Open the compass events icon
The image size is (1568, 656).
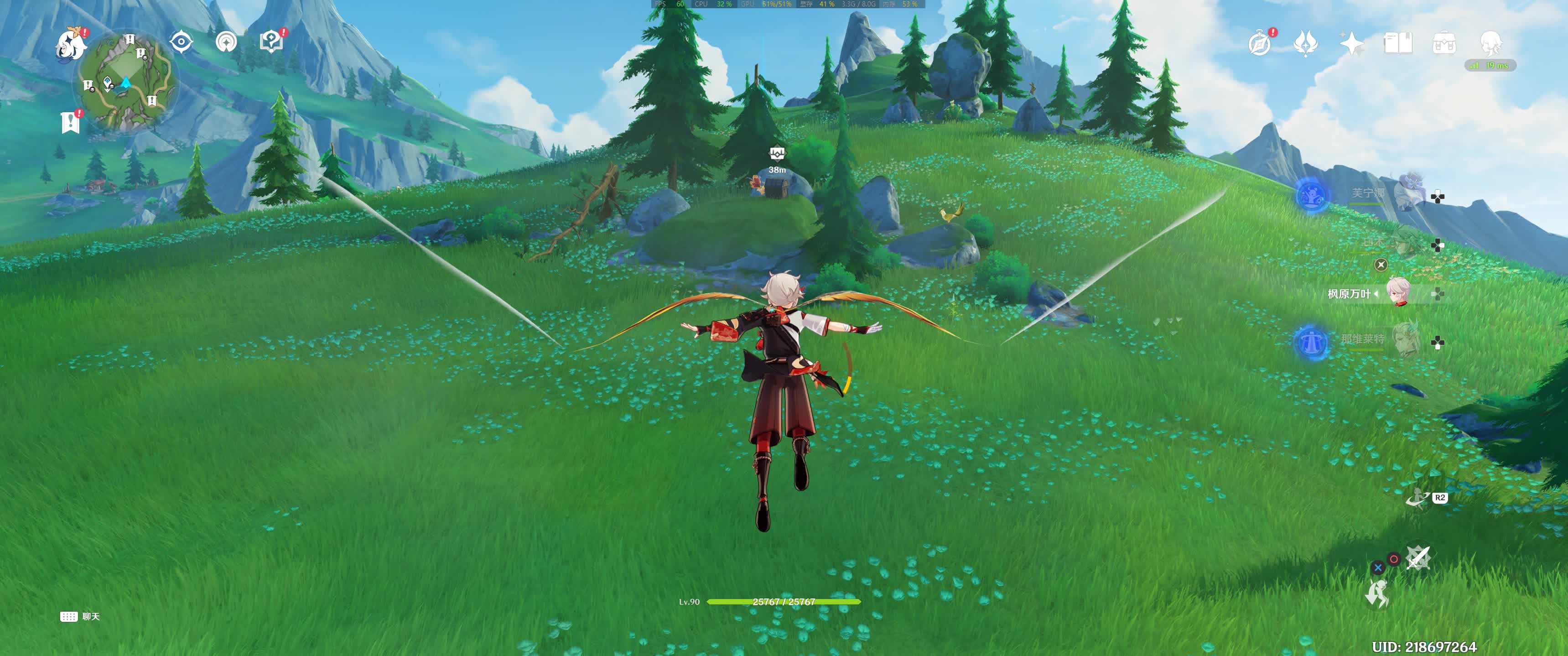pos(1259,43)
